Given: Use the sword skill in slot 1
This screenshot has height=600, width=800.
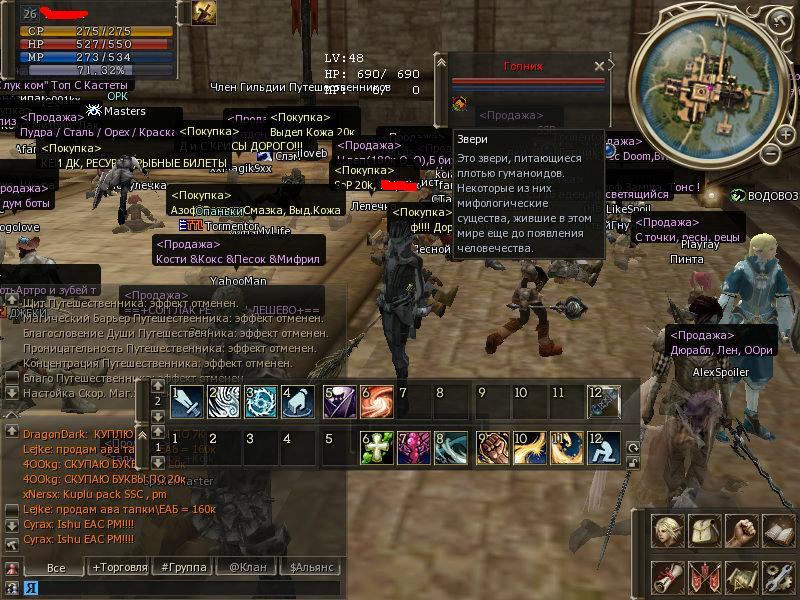Looking at the screenshot, I should (188, 402).
